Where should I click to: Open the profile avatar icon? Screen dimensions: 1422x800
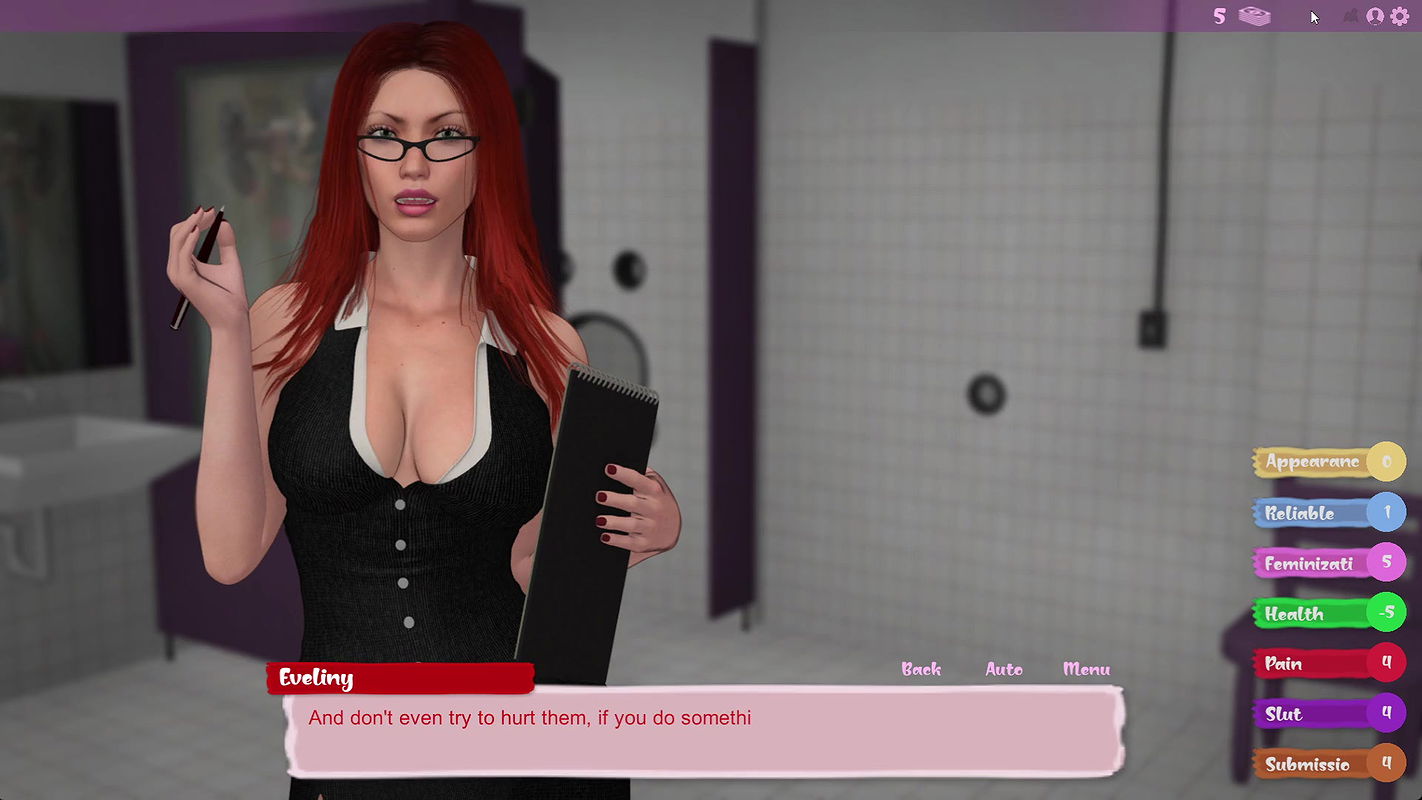pos(1374,16)
